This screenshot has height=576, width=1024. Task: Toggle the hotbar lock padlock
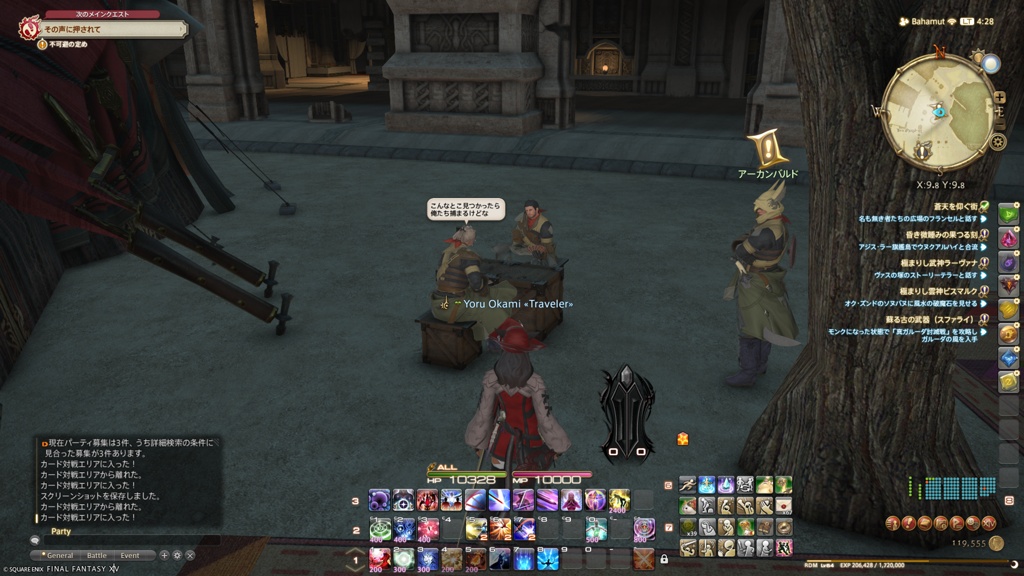[664, 559]
